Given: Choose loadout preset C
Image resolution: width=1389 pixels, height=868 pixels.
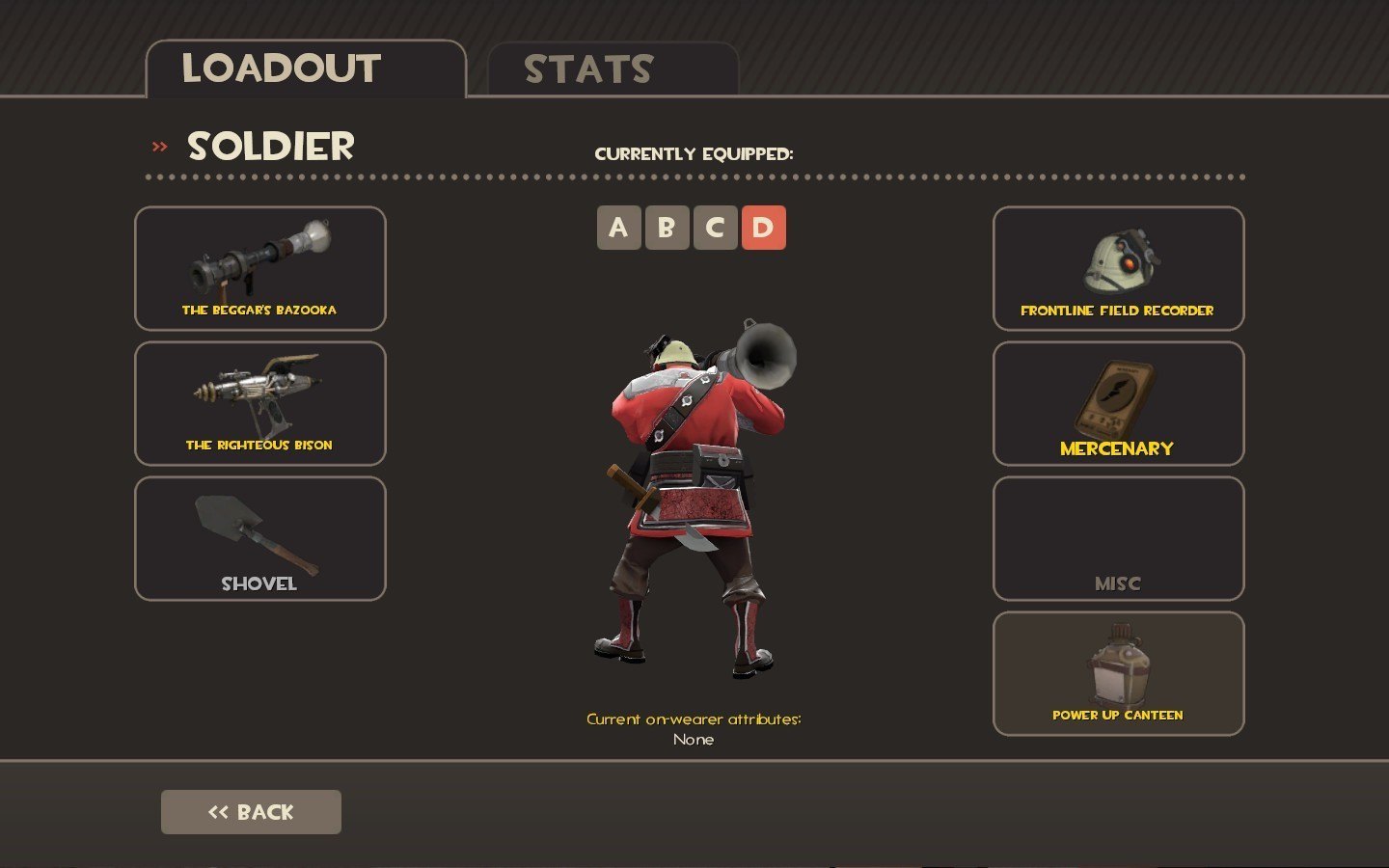Looking at the screenshot, I should (x=715, y=228).
